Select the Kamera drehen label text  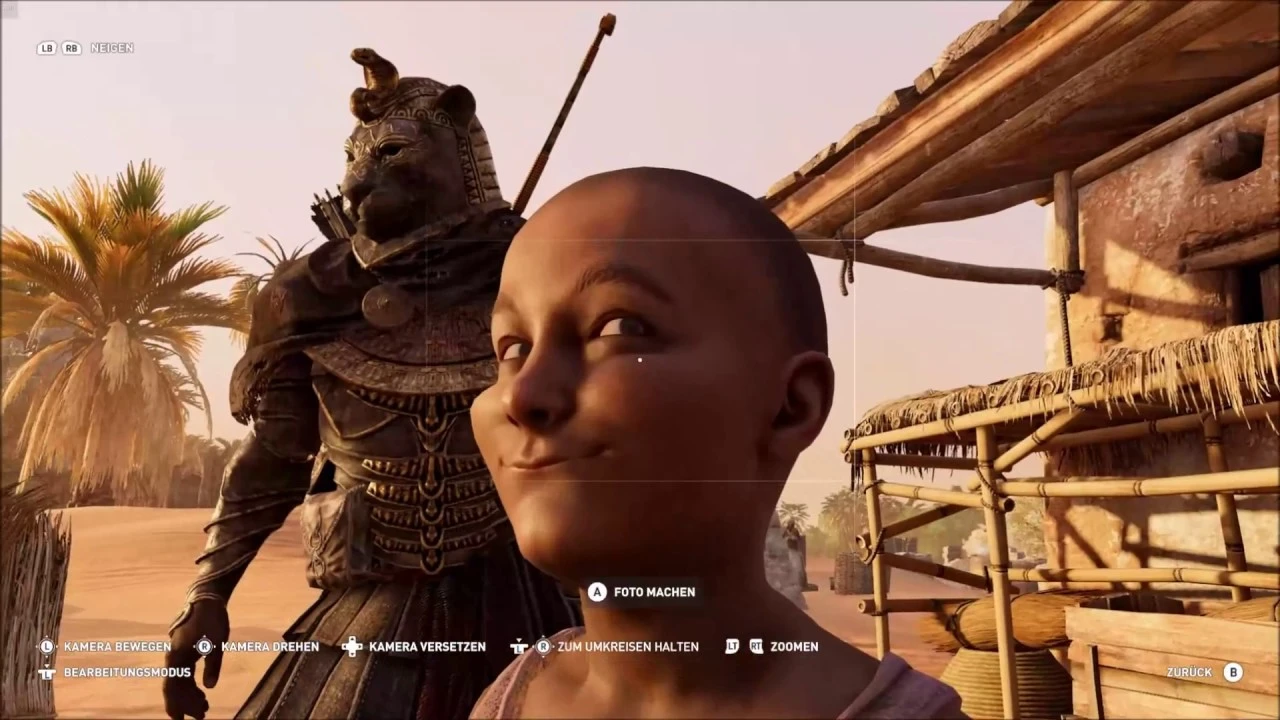270,647
